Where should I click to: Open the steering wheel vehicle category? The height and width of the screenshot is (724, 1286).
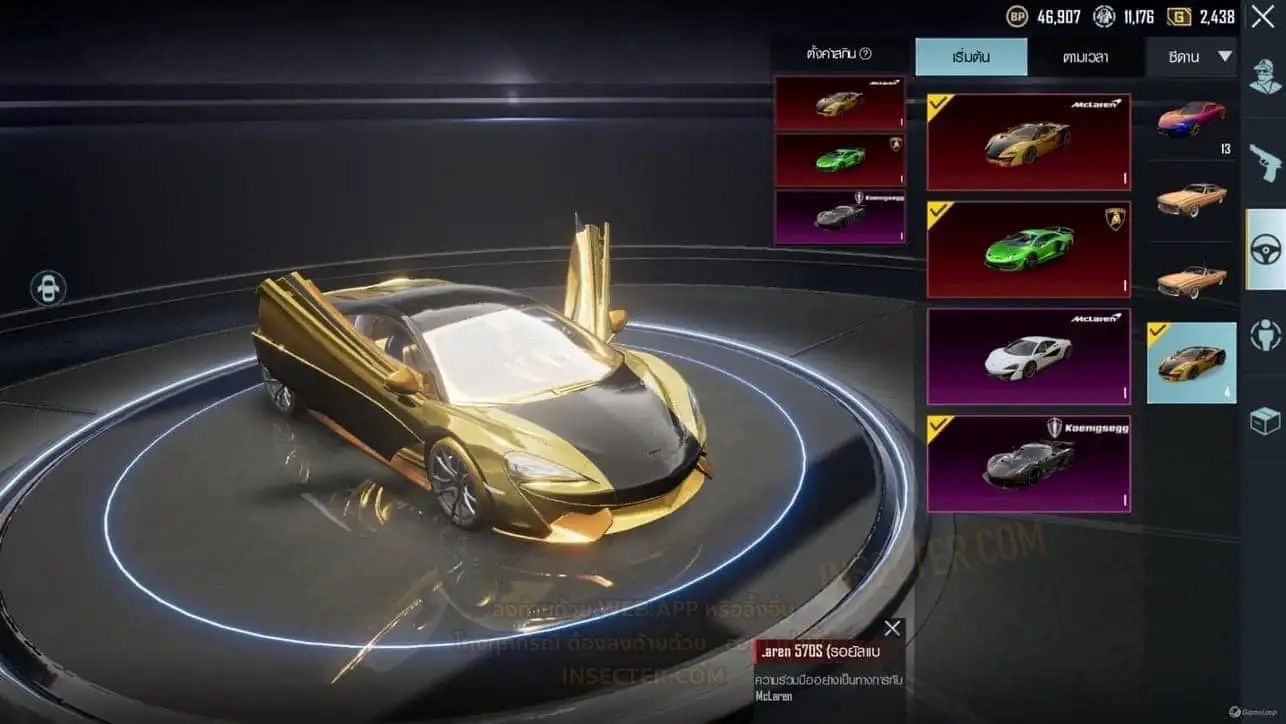coord(1265,249)
